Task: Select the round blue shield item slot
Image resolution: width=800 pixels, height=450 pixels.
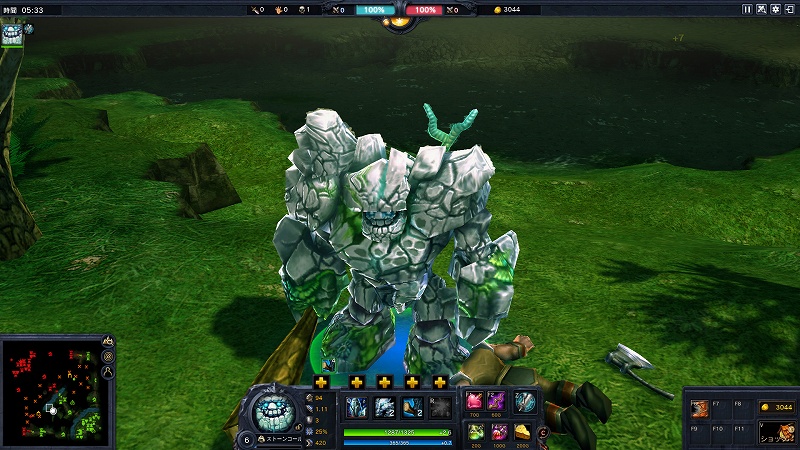Action: [x=525, y=401]
